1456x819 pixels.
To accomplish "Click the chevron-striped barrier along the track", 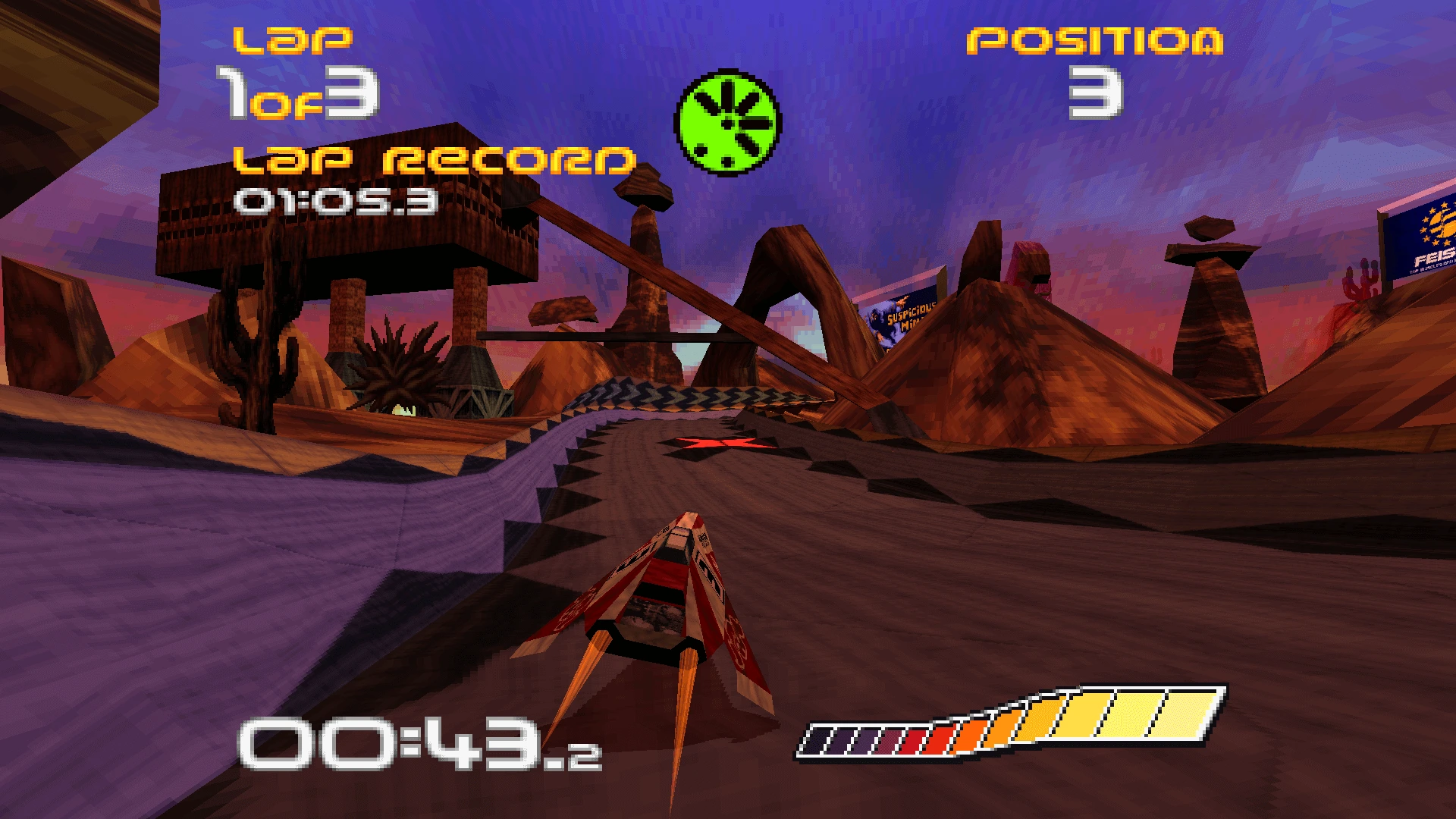I will pyautogui.click(x=682, y=394).
